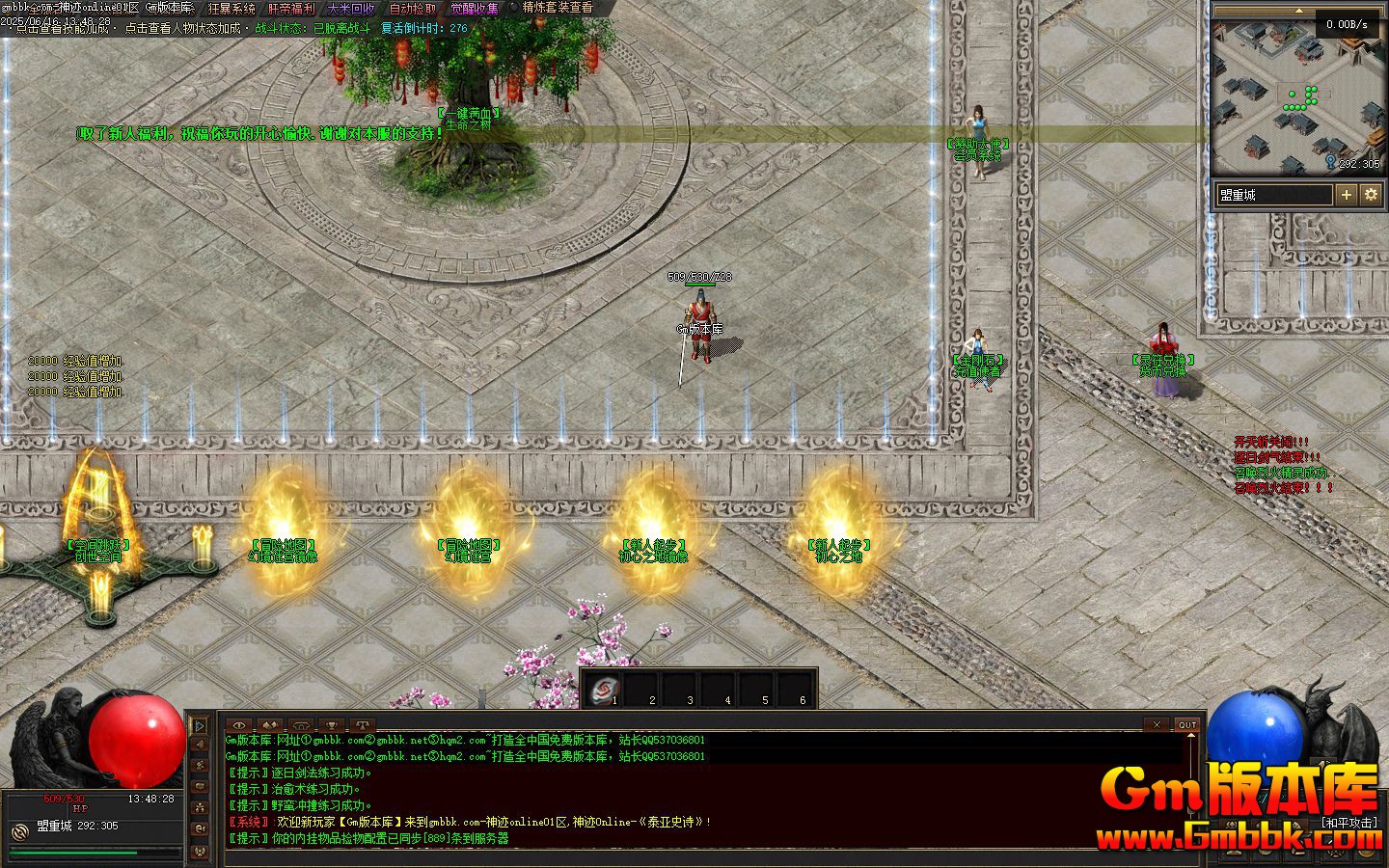Open the 精炼套装查看 viewer
Screen dimensions: 1389x868
(x=558, y=8)
